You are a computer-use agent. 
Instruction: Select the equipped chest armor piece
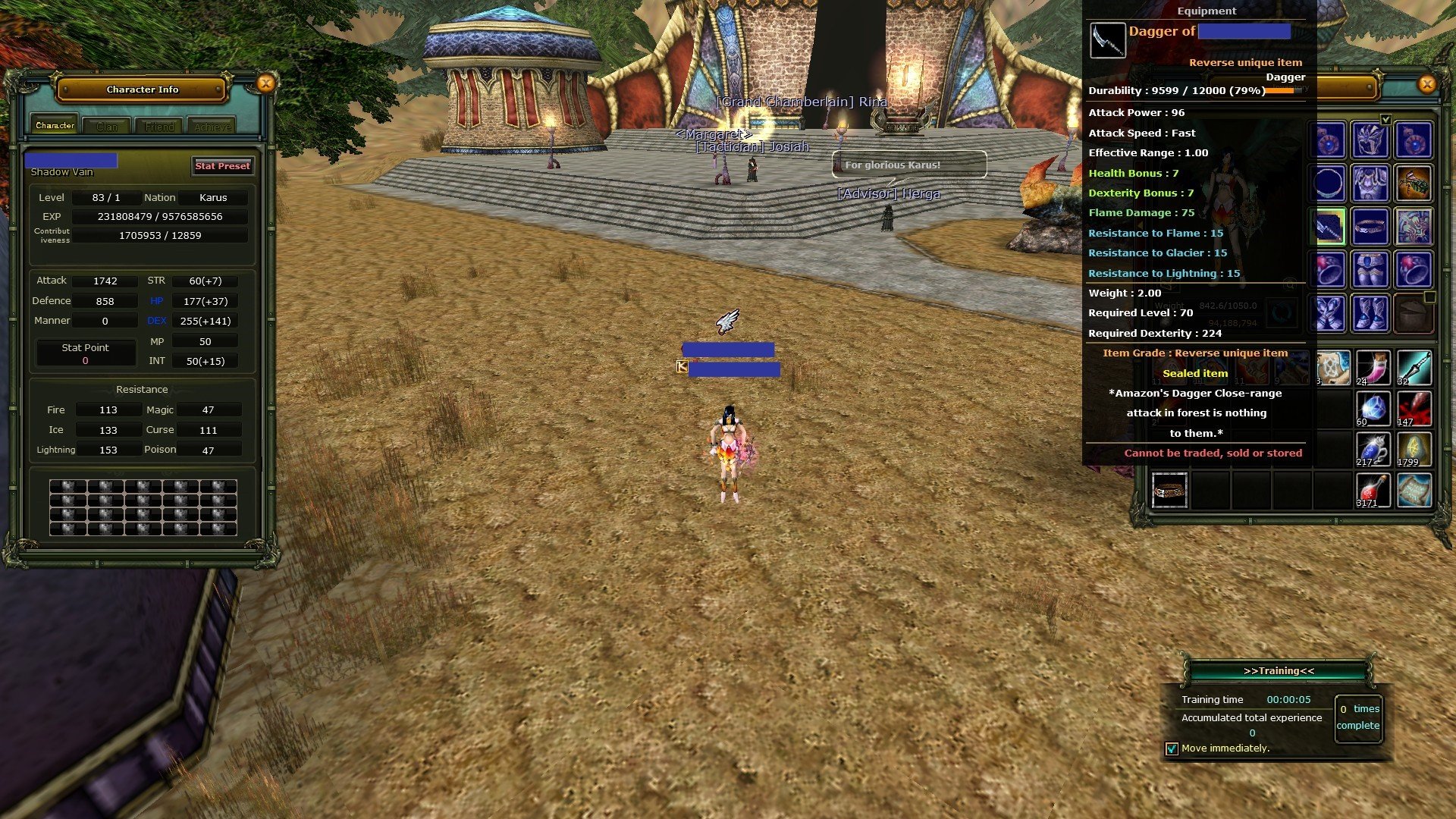click(1372, 184)
